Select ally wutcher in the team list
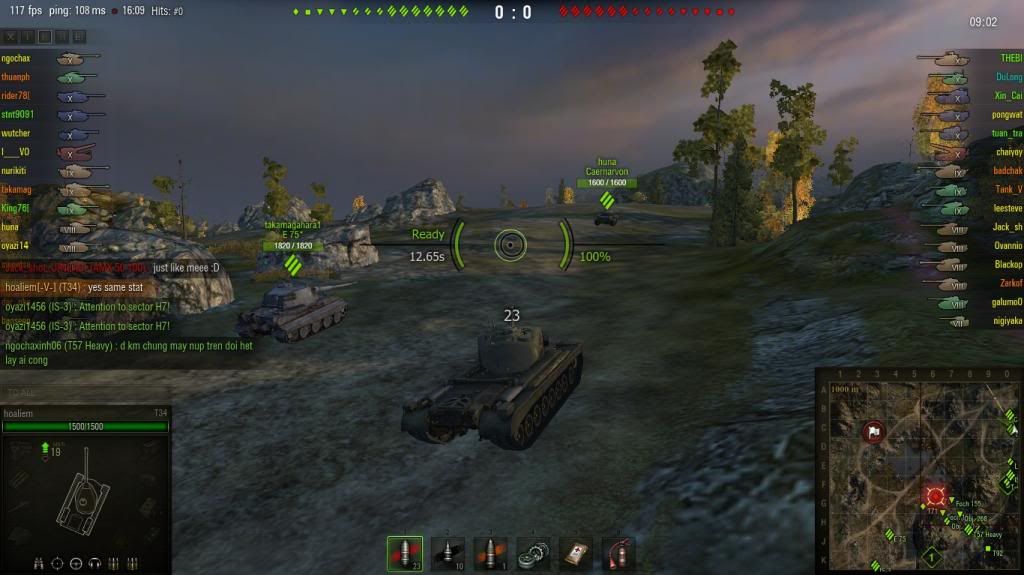The height and width of the screenshot is (575, 1024). pyautogui.click(x=16, y=133)
